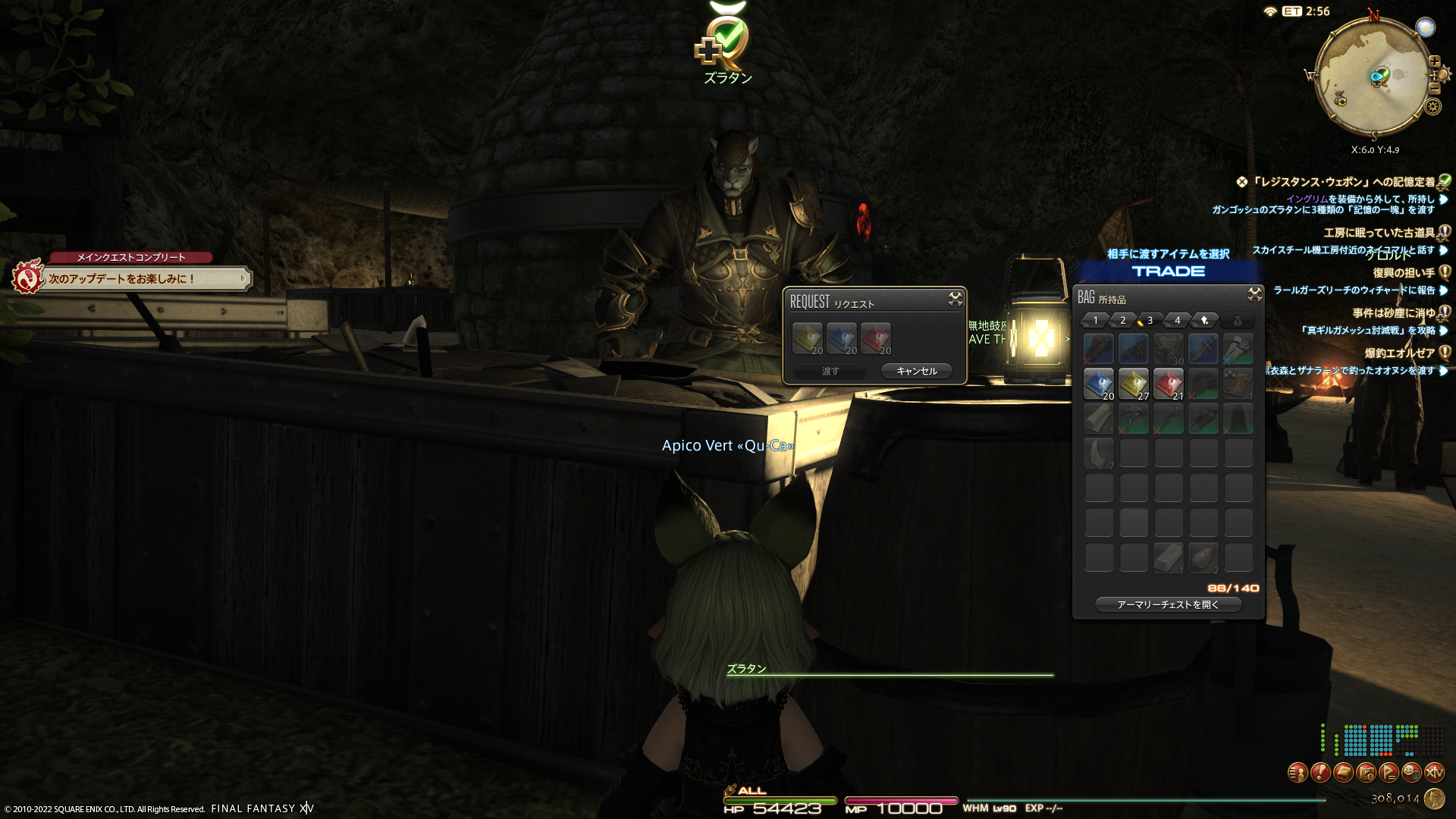Zoom out the minimap with the minus button
The height and width of the screenshot is (819, 1456).
(1434, 89)
